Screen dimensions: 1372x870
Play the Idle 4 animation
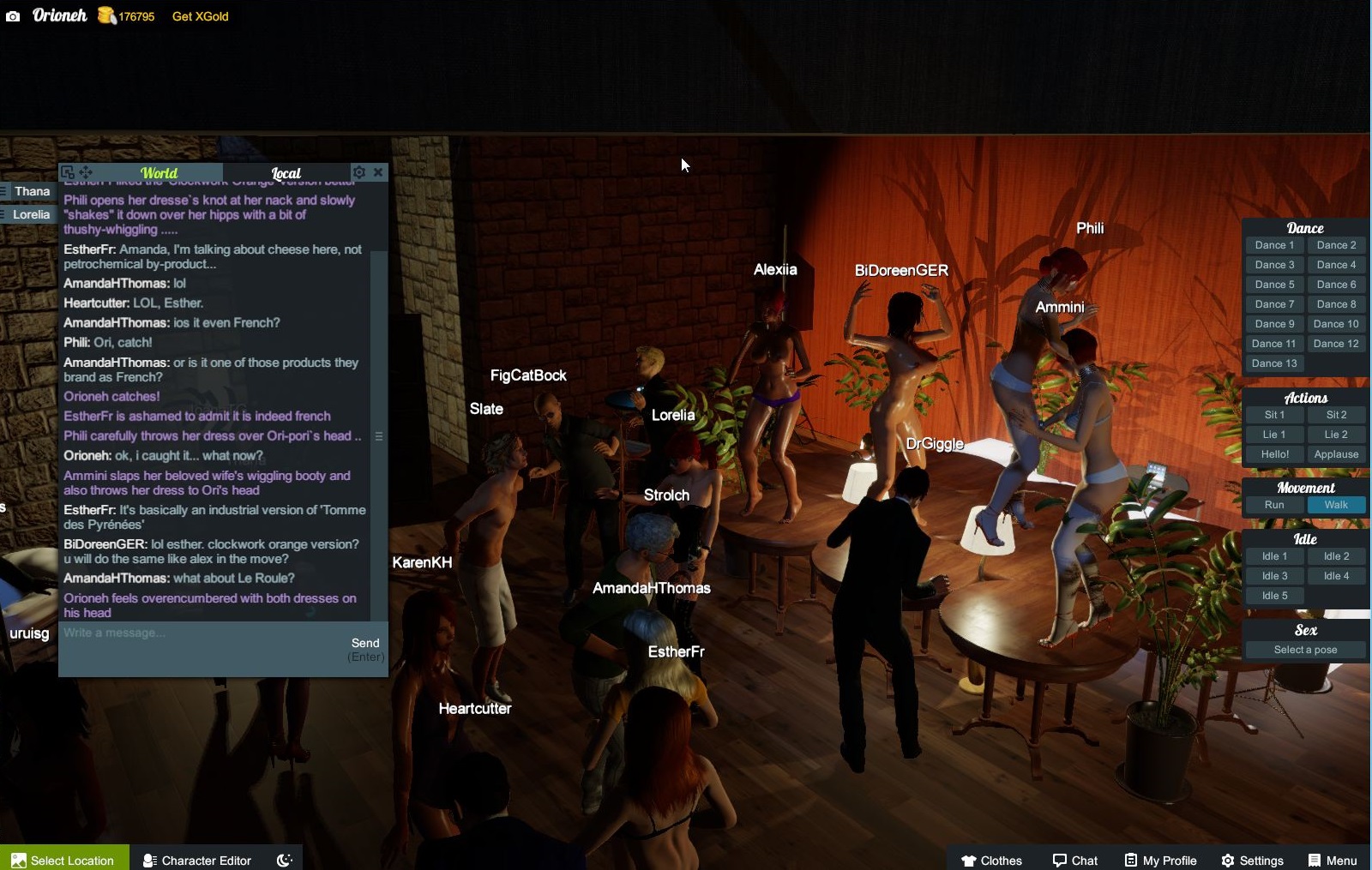pos(1336,575)
